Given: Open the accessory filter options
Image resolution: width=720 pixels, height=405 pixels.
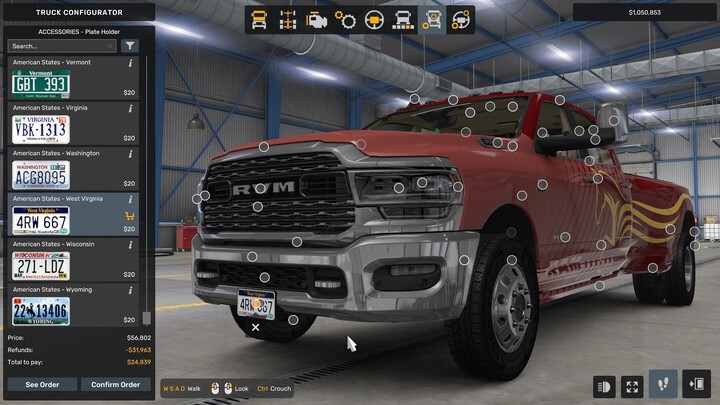Looking at the screenshot, I should pyautogui.click(x=130, y=46).
